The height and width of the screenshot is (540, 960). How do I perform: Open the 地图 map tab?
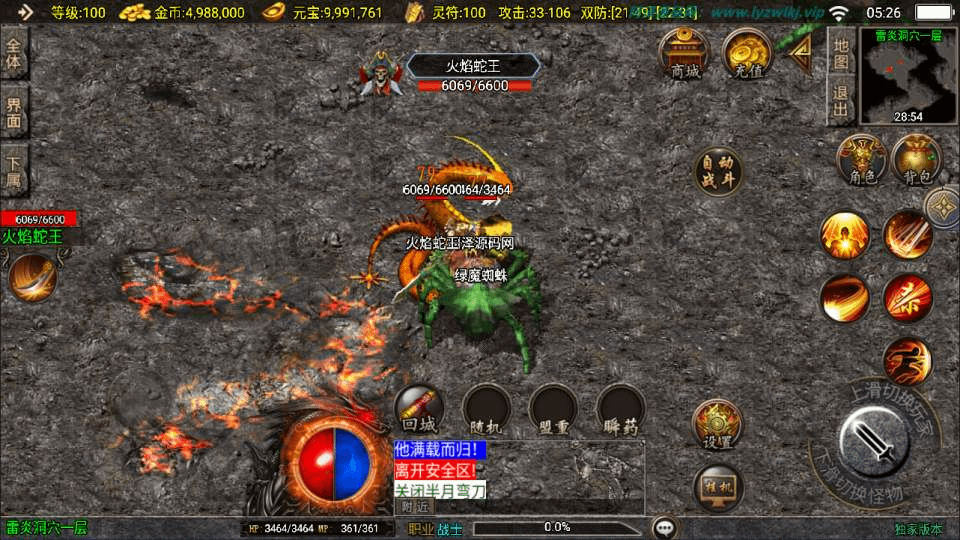[841, 54]
